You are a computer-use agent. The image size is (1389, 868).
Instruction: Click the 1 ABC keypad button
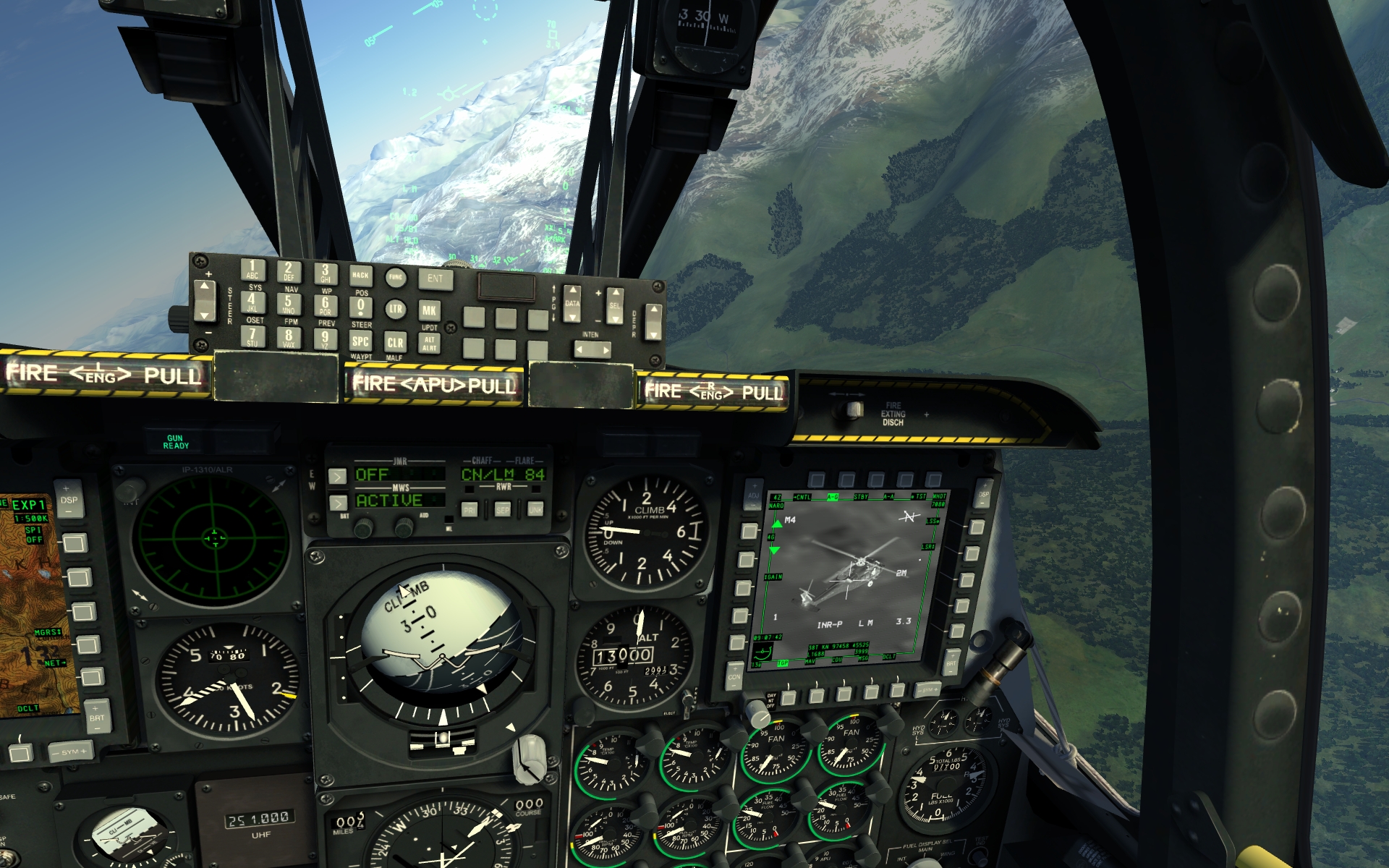252,269
